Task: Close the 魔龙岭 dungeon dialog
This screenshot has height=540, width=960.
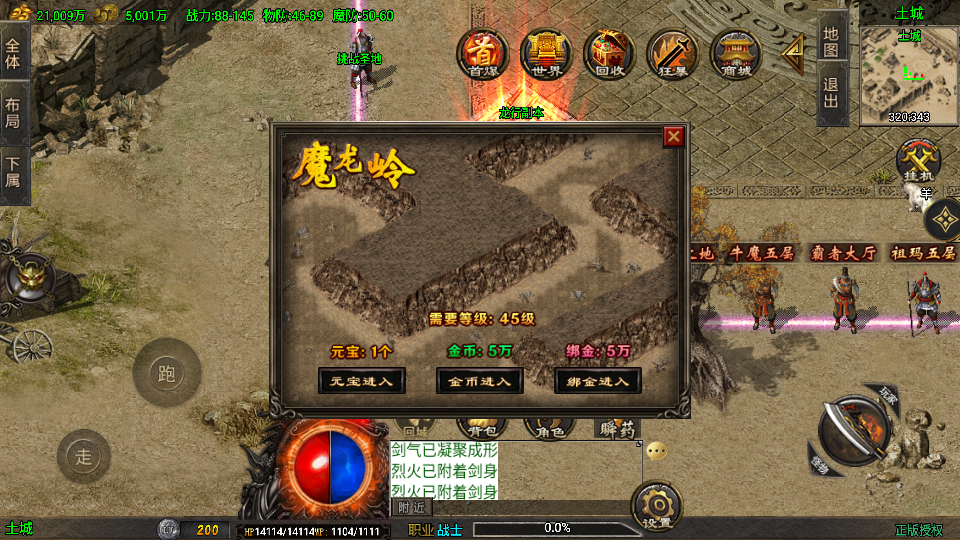Action: 674,137
